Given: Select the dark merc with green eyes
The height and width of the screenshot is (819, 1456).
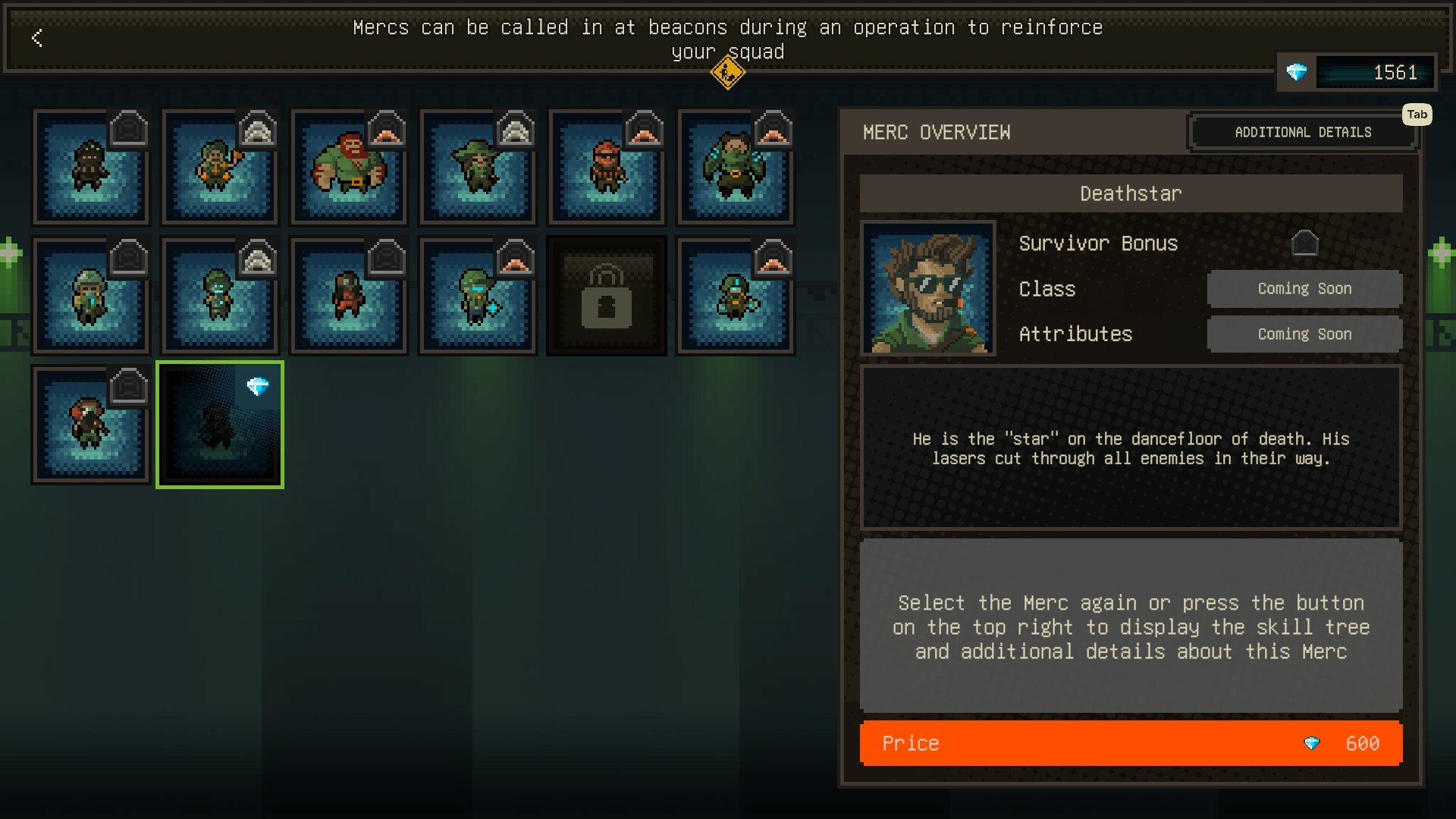Looking at the screenshot, I should [x=91, y=168].
